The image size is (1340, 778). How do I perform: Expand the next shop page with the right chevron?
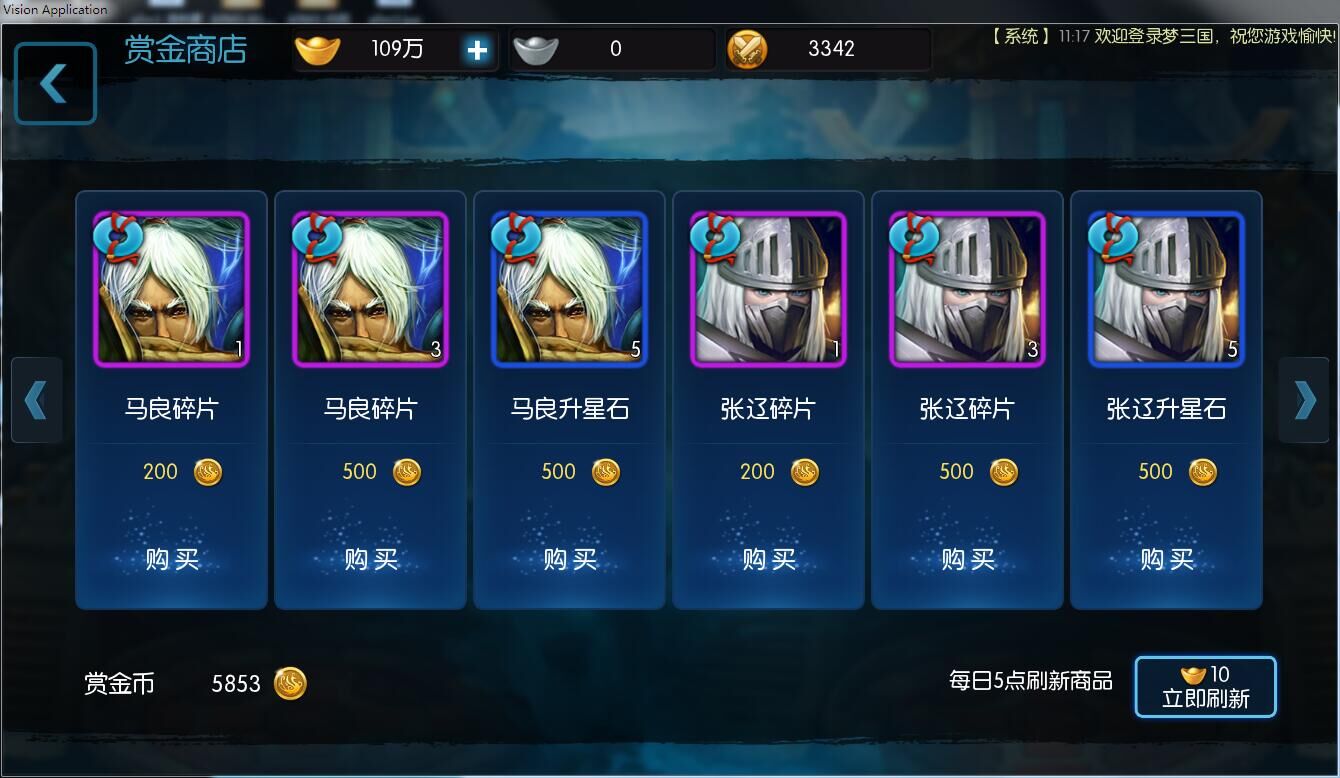[1304, 400]
